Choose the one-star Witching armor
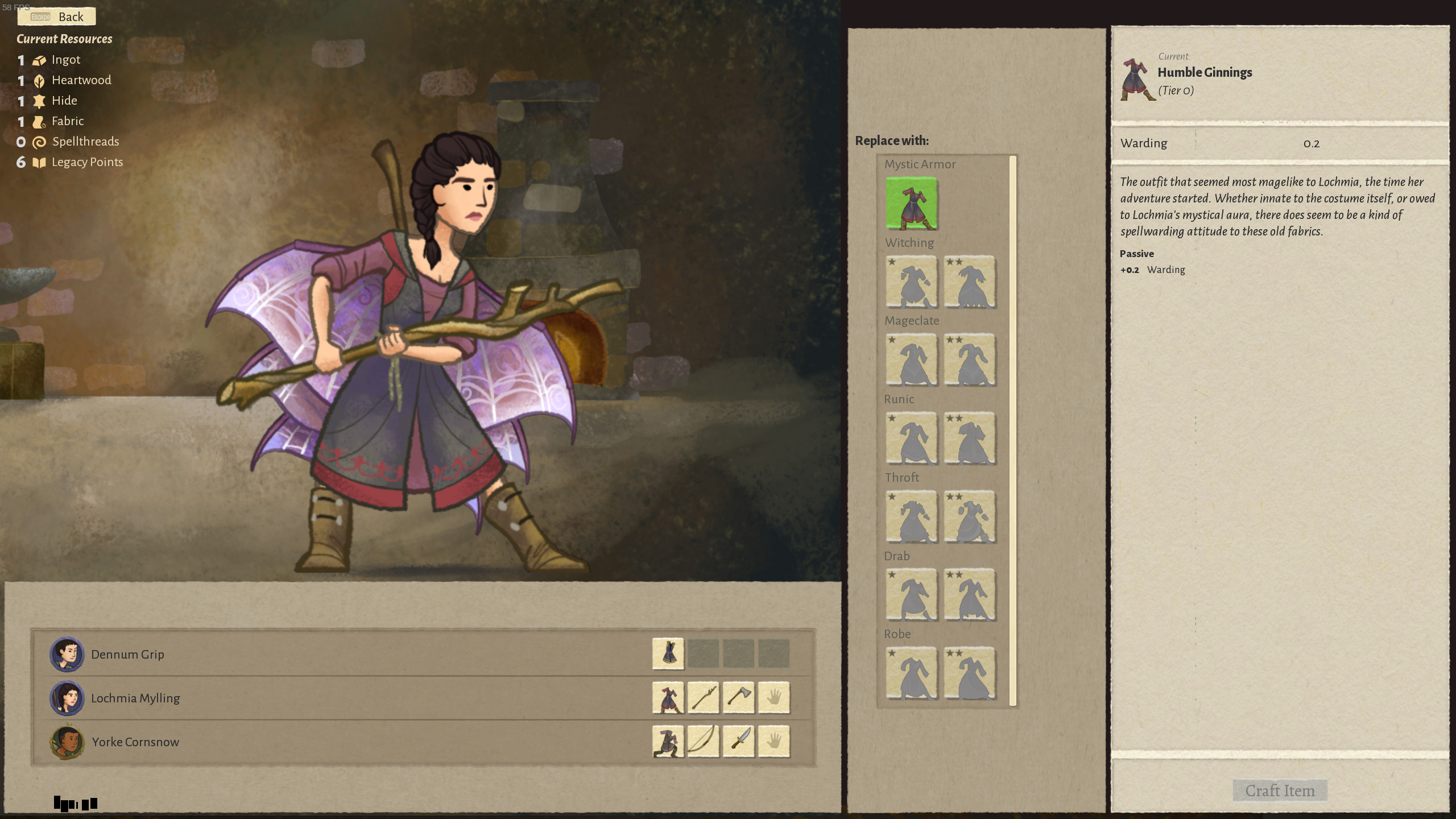1456x819 pixels. [x=911, y=282]
